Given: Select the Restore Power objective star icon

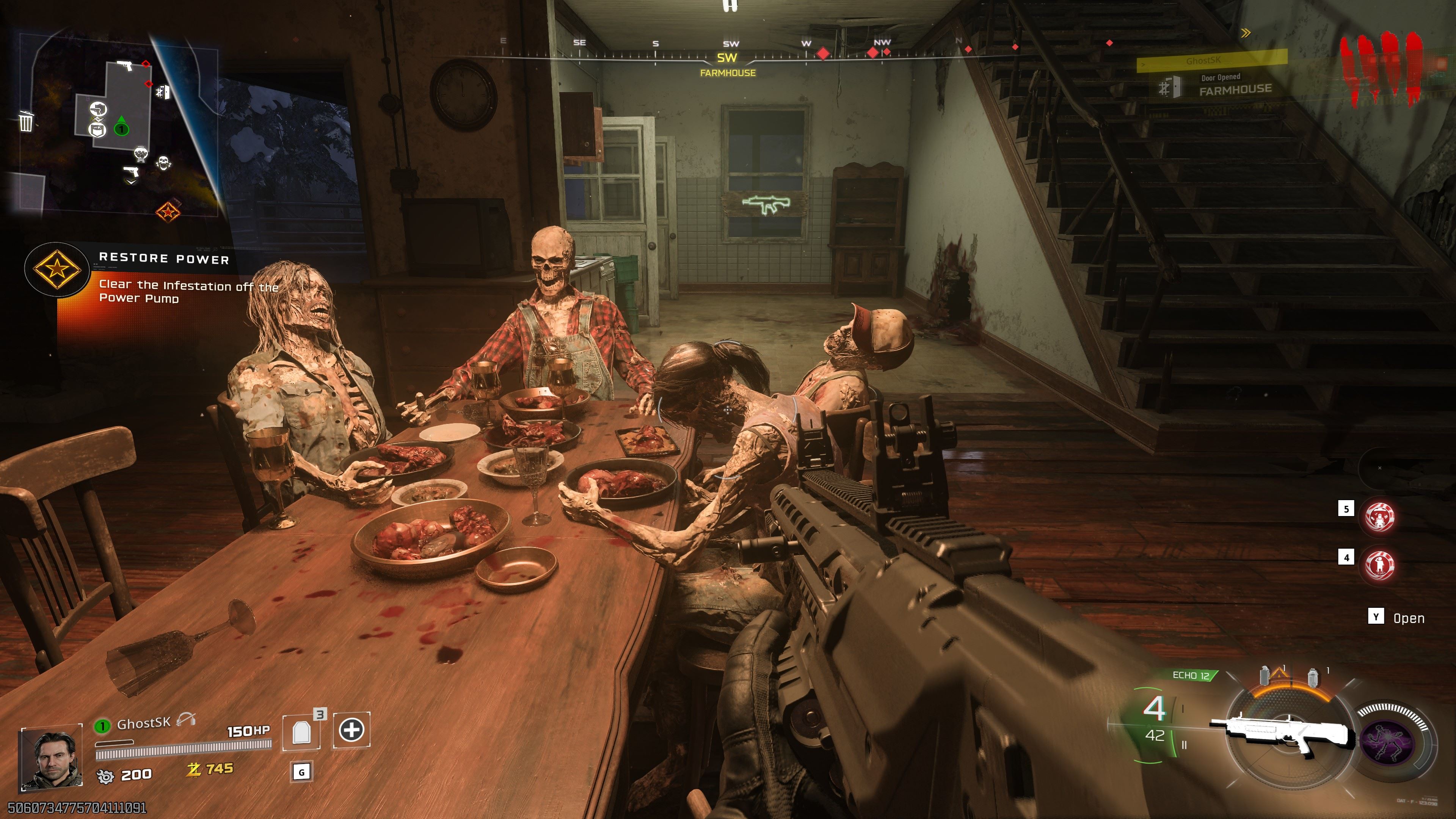Looking at the screenshot, I should (x=56, y=270).
